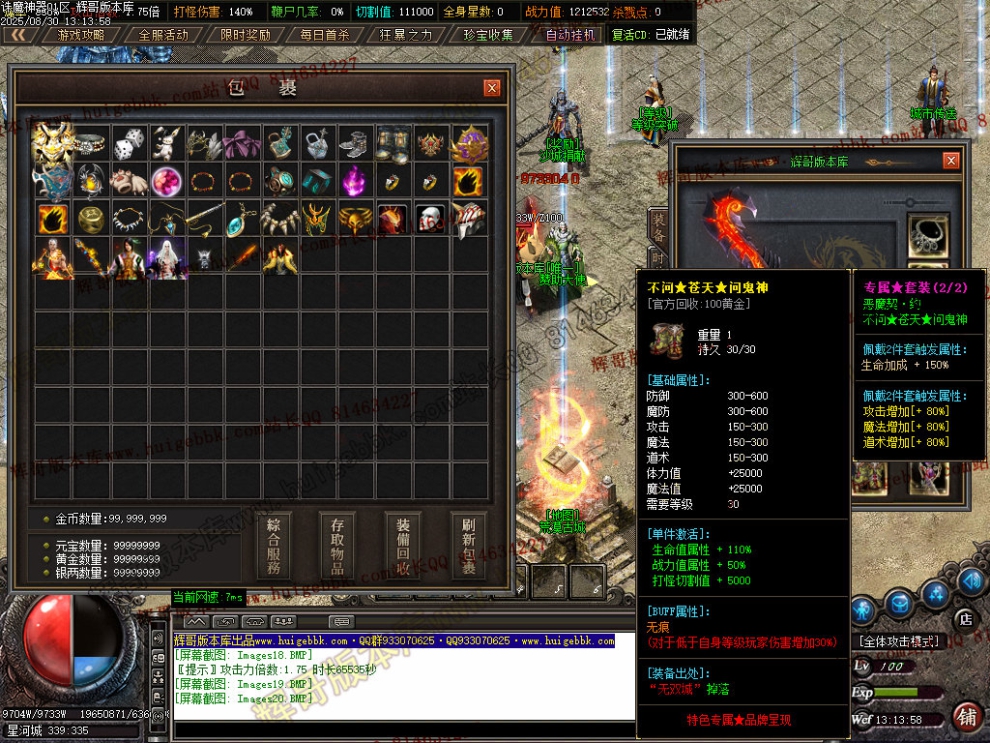Open the 每日首杀 daily first-kill menu
The height and width of the screenshot is (743, 990).
tap(325, 35)
